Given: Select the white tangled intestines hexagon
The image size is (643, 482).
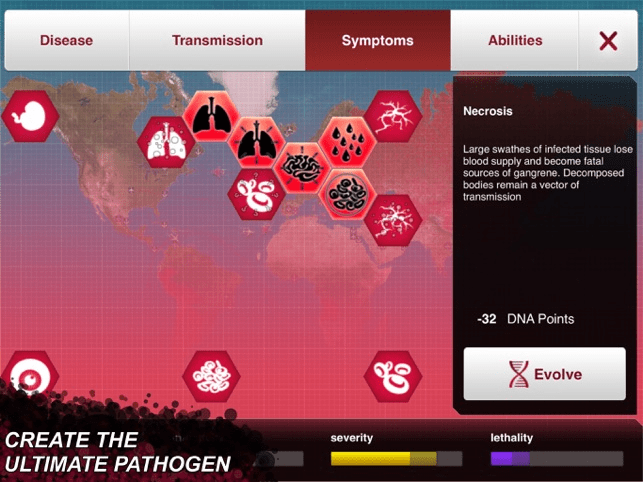Looking at the screenshot, I should point(211,377).
